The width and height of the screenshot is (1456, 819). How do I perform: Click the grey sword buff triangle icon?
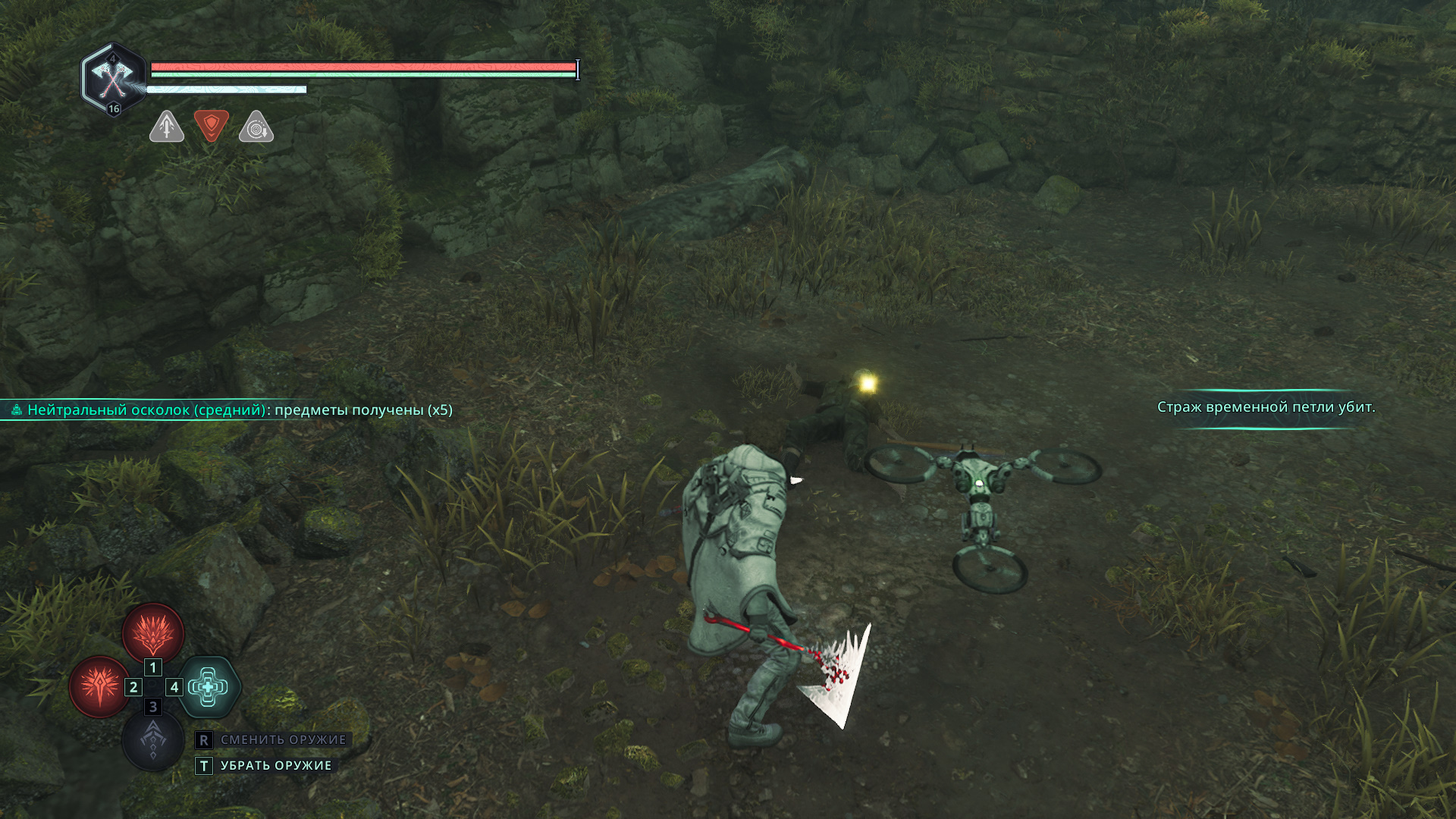[x=167, y=127]
